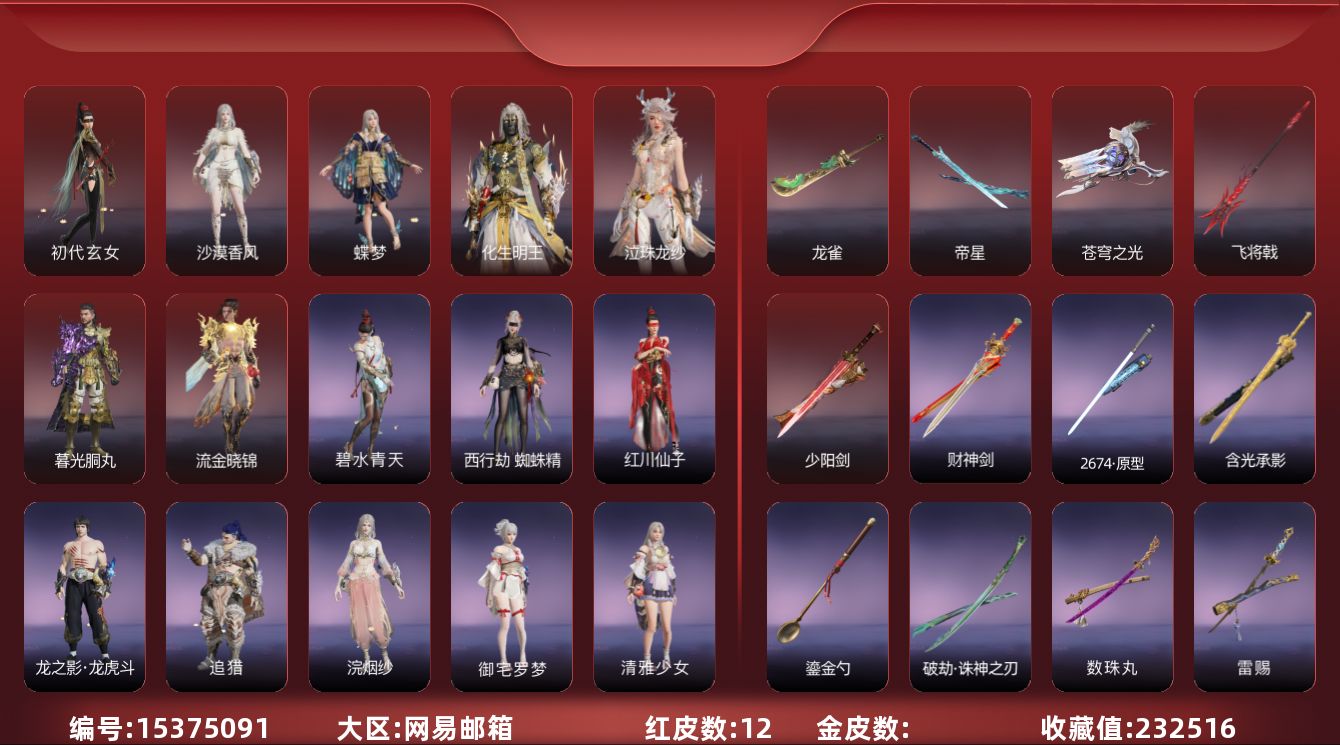Choose the 暮光胴丸 armor skin
The height and width of the screenshot is (745, 1340).
[x=85, y=388]
